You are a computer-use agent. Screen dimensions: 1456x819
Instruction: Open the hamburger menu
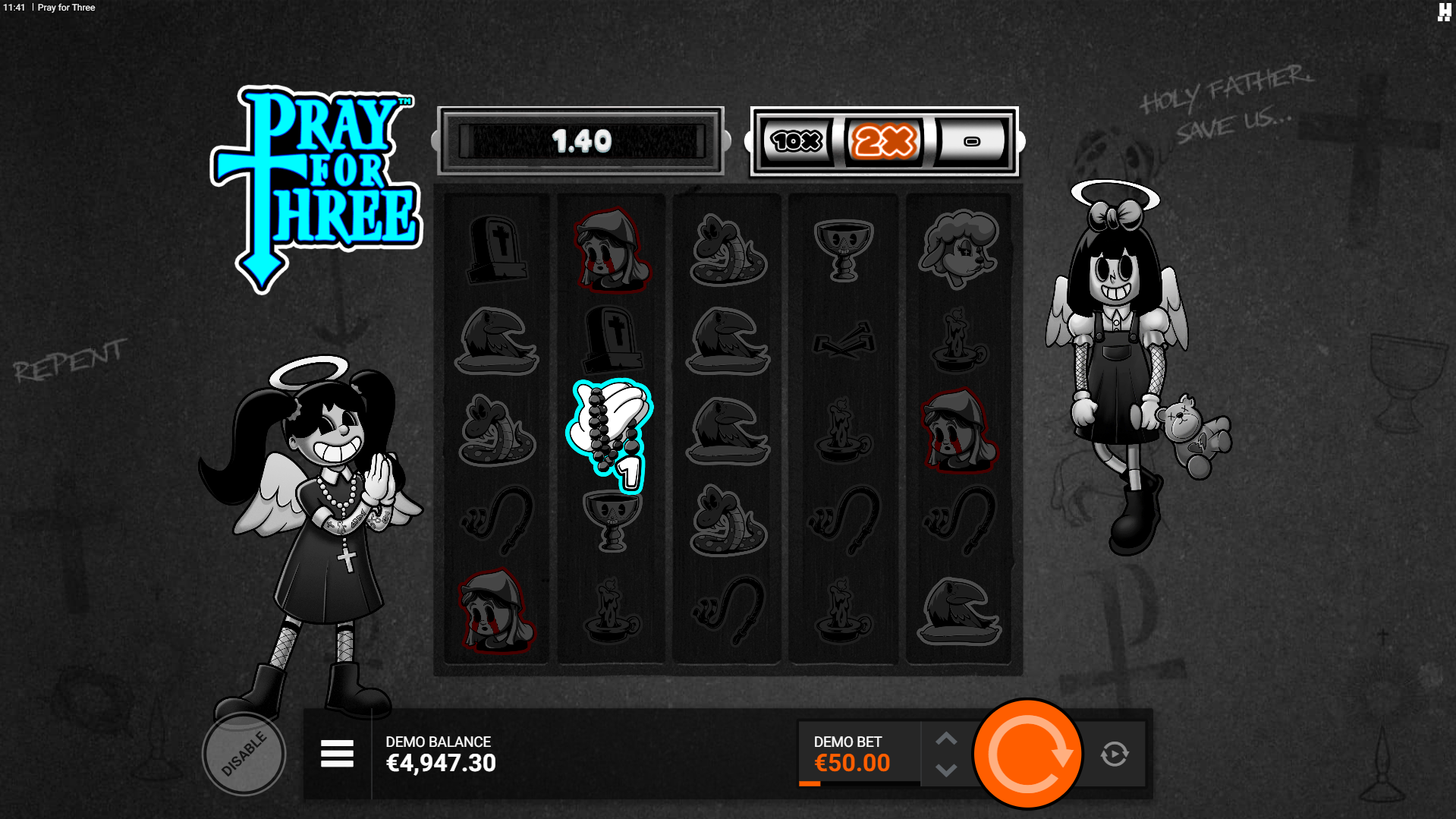337,754
